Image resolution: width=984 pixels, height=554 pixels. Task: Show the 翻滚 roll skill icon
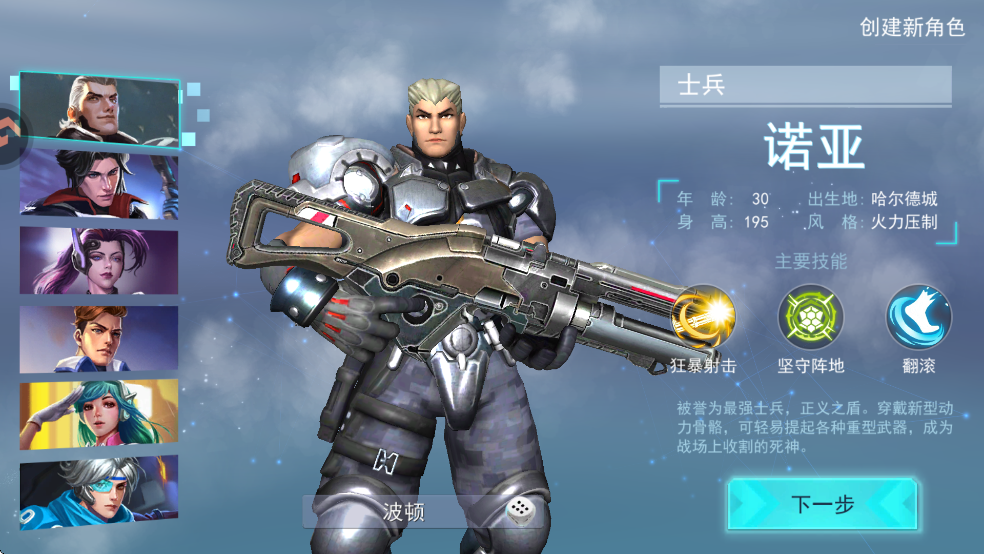918,317
